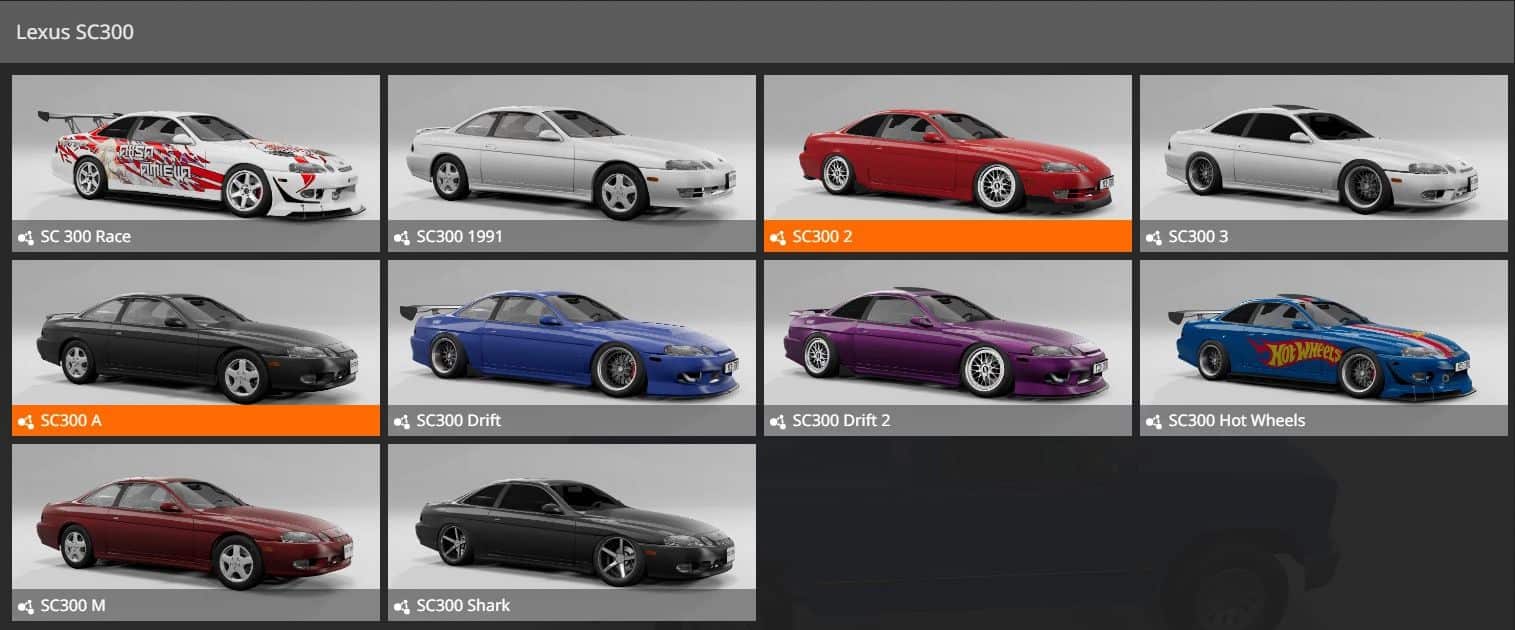Pick the purple SC300 Drift 2 tile
This screenshot has height=630, width=1515.
(x=948, y=347)
